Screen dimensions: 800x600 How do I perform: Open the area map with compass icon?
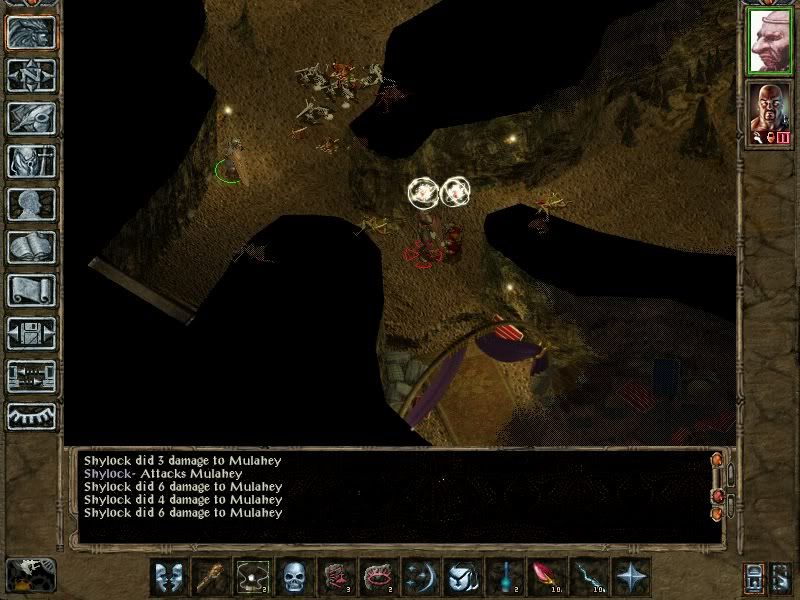(x=31, y=75)
